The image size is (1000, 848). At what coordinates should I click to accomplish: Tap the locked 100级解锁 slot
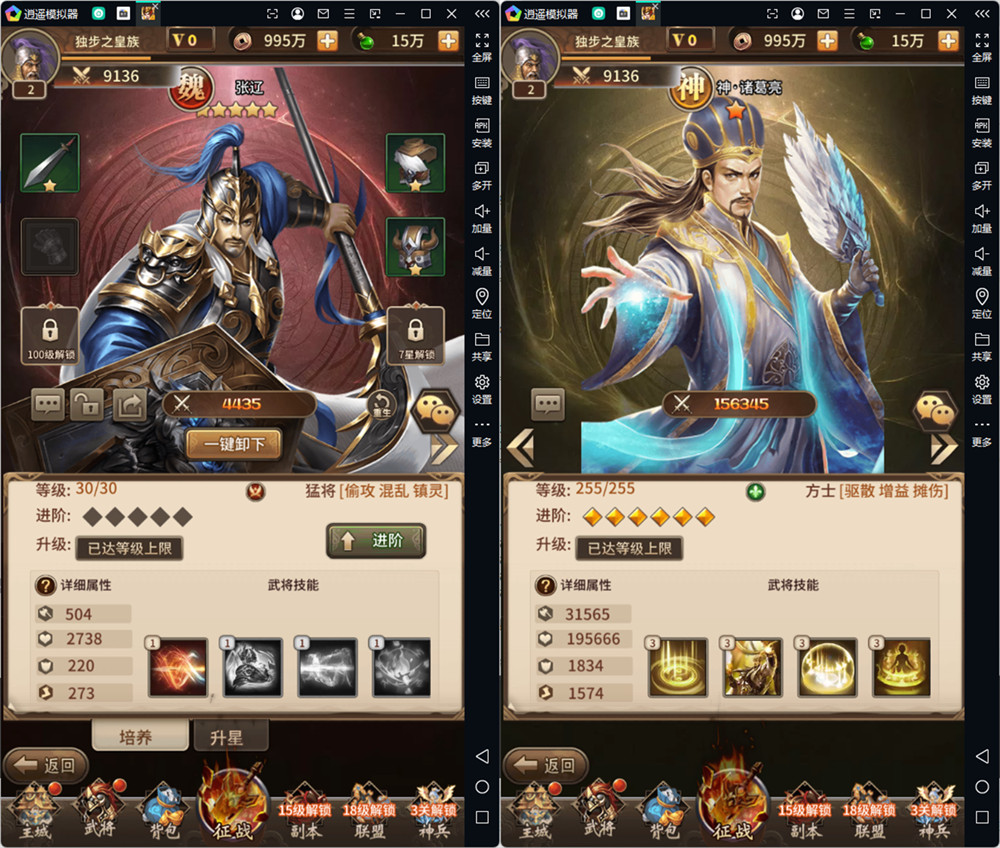click(x=50, y=335)
